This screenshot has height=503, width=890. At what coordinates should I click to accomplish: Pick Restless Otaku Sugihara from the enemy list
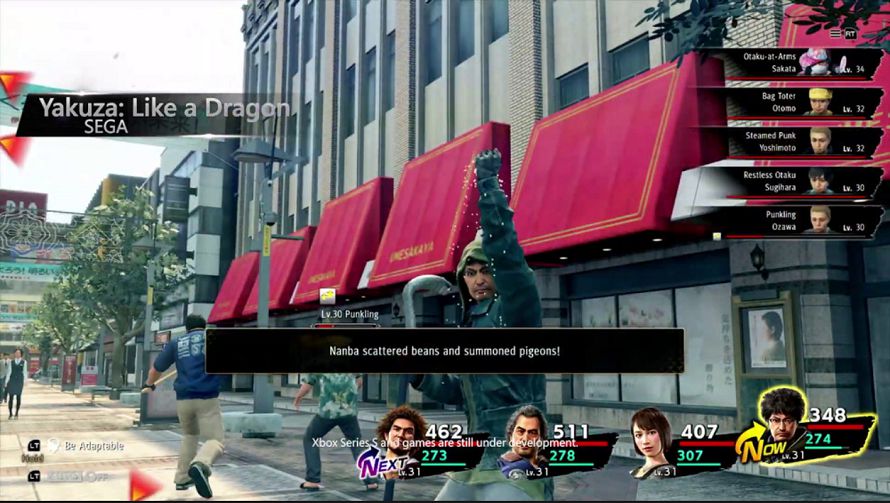(x=790, y=180)
